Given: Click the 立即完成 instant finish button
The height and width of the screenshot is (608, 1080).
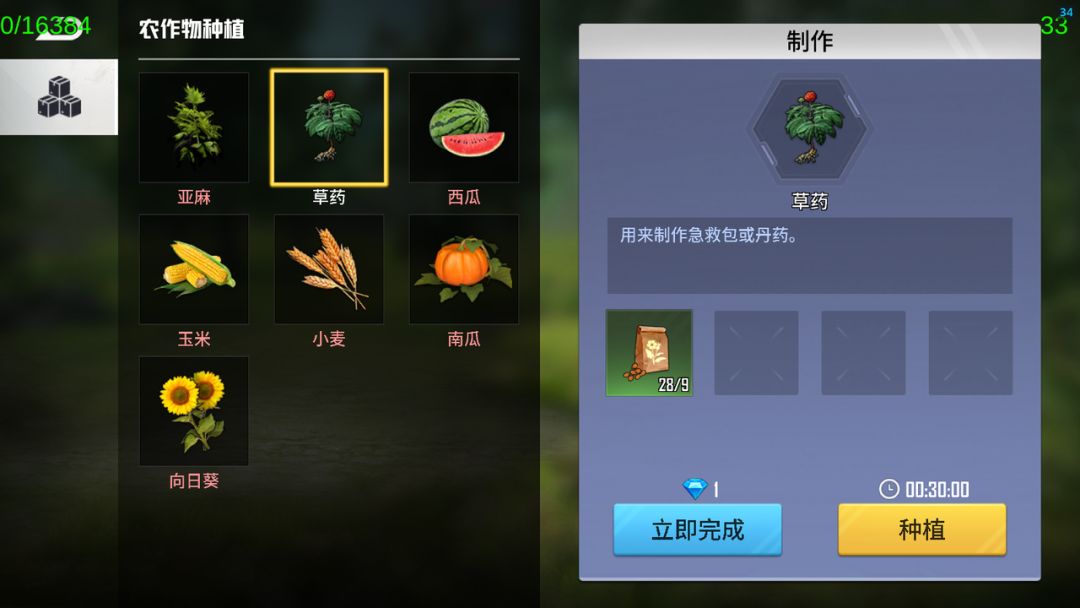Looking at the screenshot, I should click(697, 529).
